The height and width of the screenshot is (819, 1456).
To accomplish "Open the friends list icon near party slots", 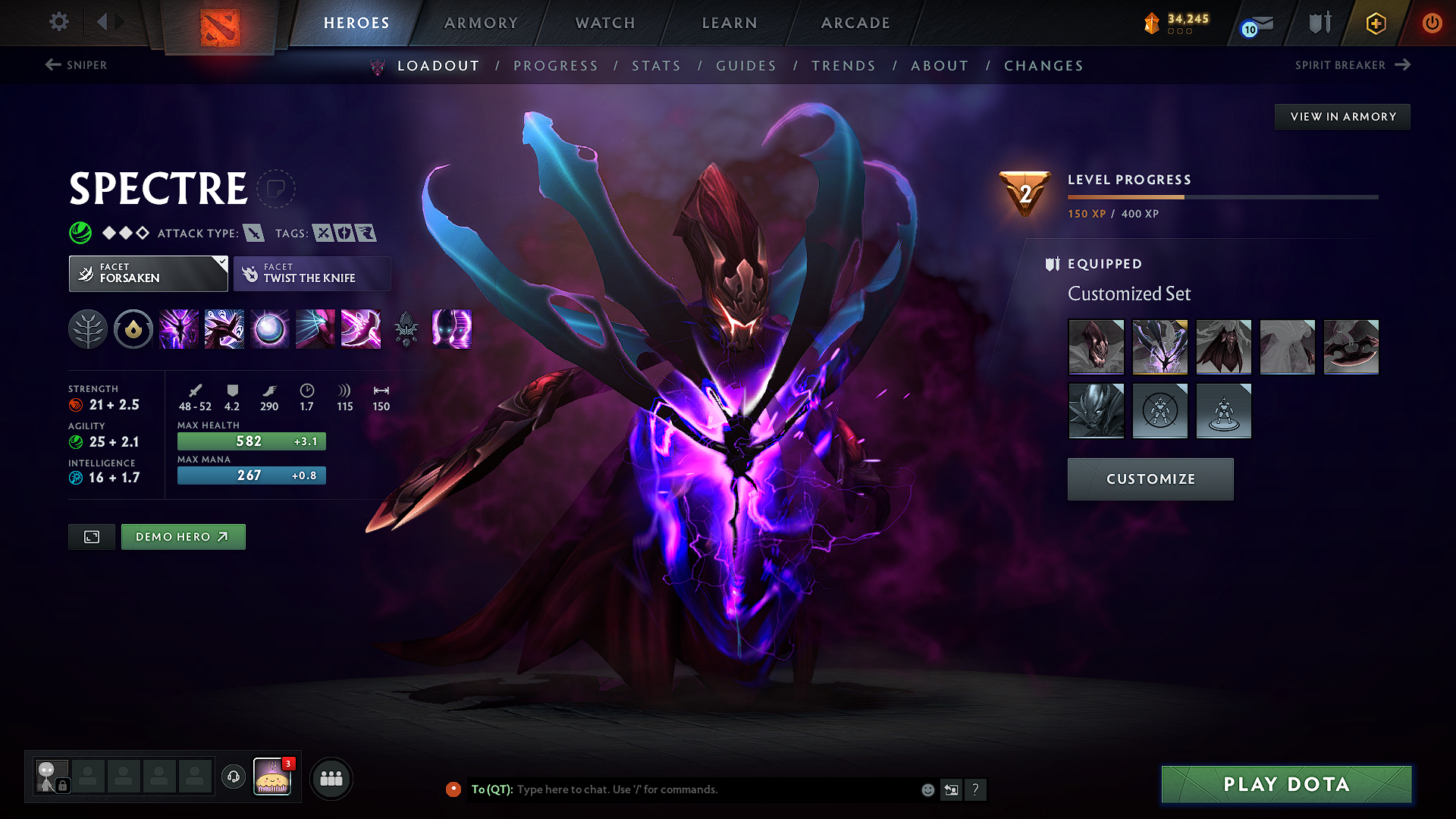I will point(331,778).
